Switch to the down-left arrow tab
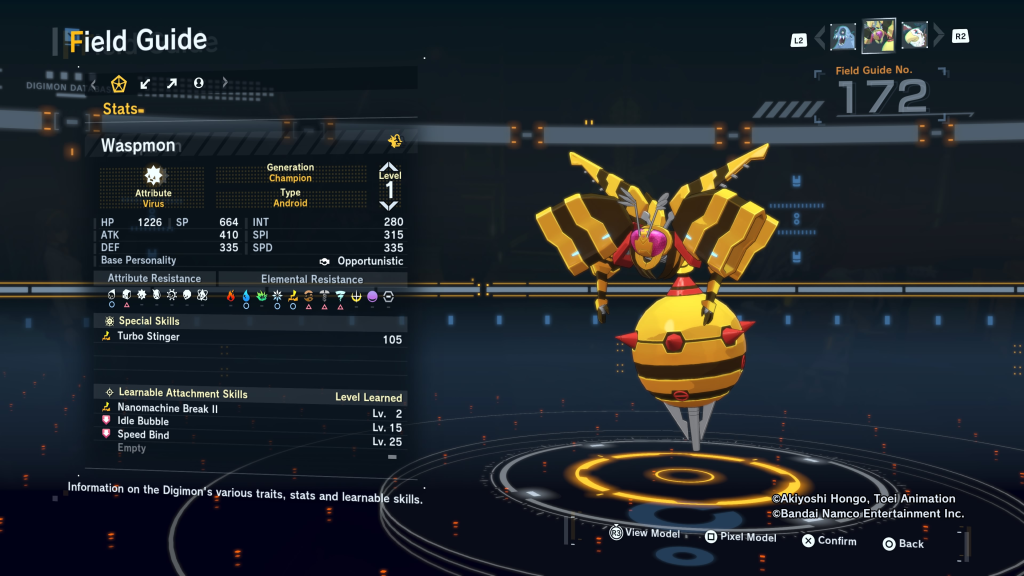This screenshot has height=576, width=1024. (145, 83)
